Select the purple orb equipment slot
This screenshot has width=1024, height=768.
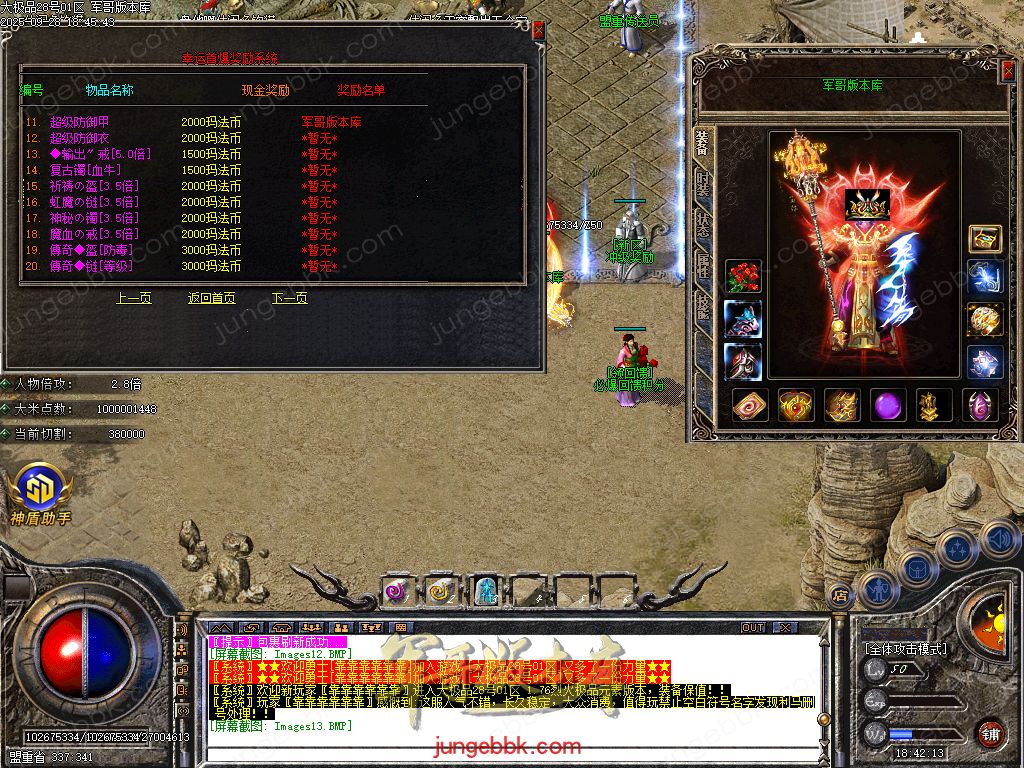pos(888,405)
